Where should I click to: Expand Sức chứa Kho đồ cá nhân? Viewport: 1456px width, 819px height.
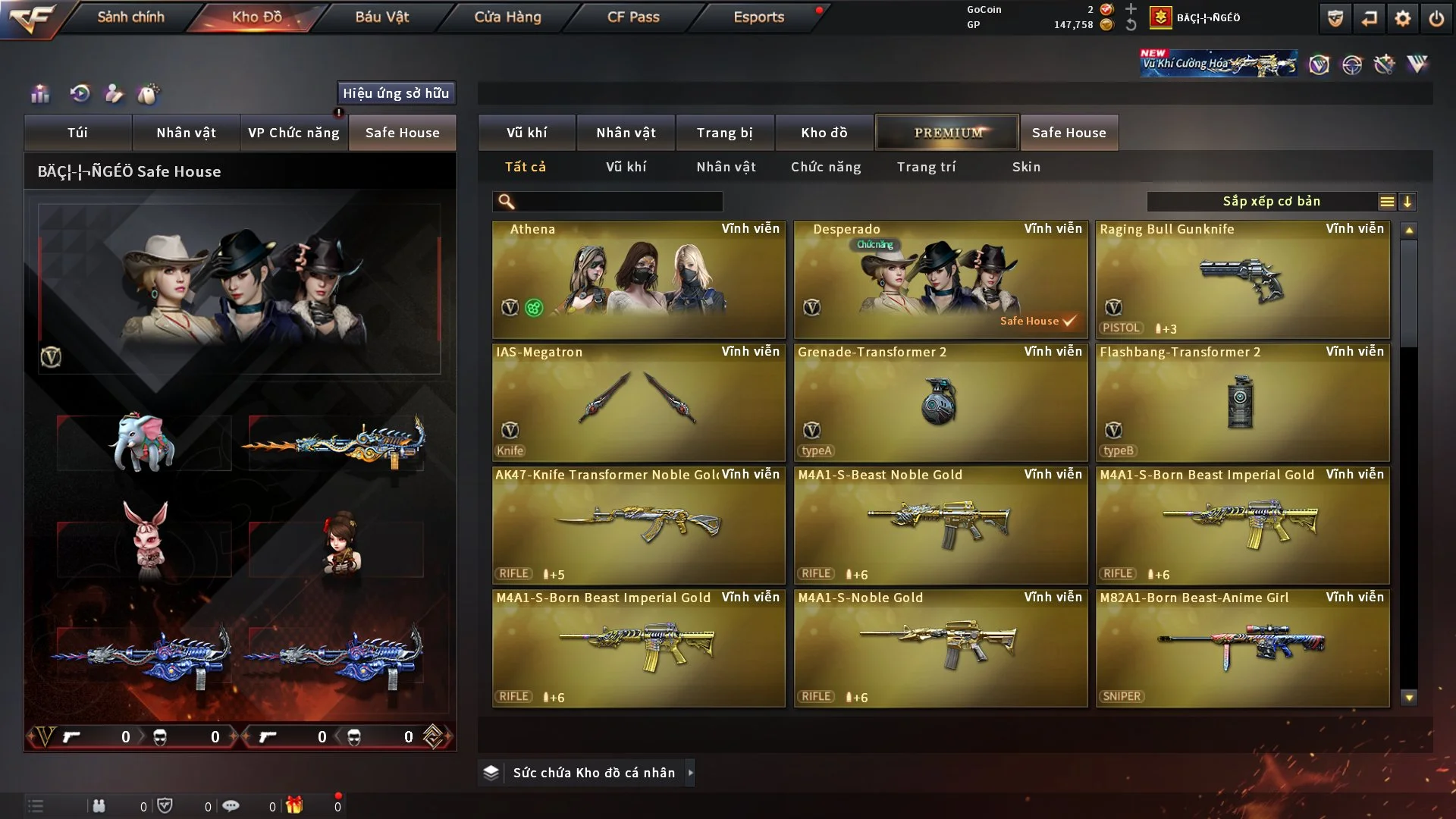[x=593, y=773]
